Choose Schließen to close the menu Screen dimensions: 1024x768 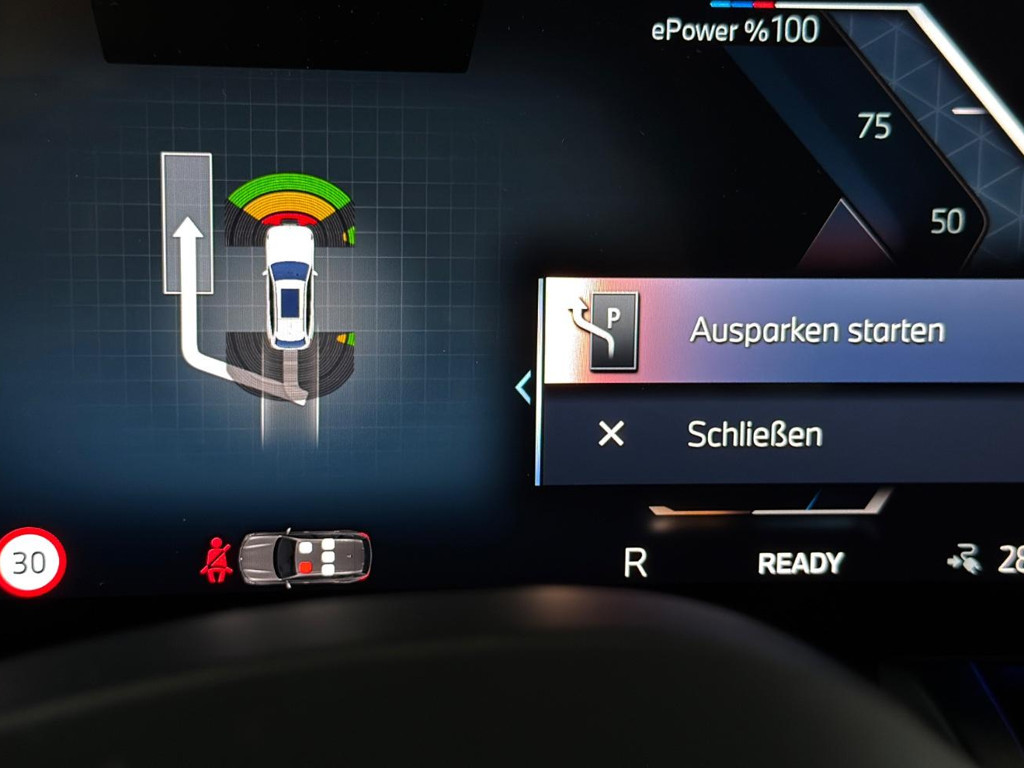pyautogui.click(x=755, y=434)
